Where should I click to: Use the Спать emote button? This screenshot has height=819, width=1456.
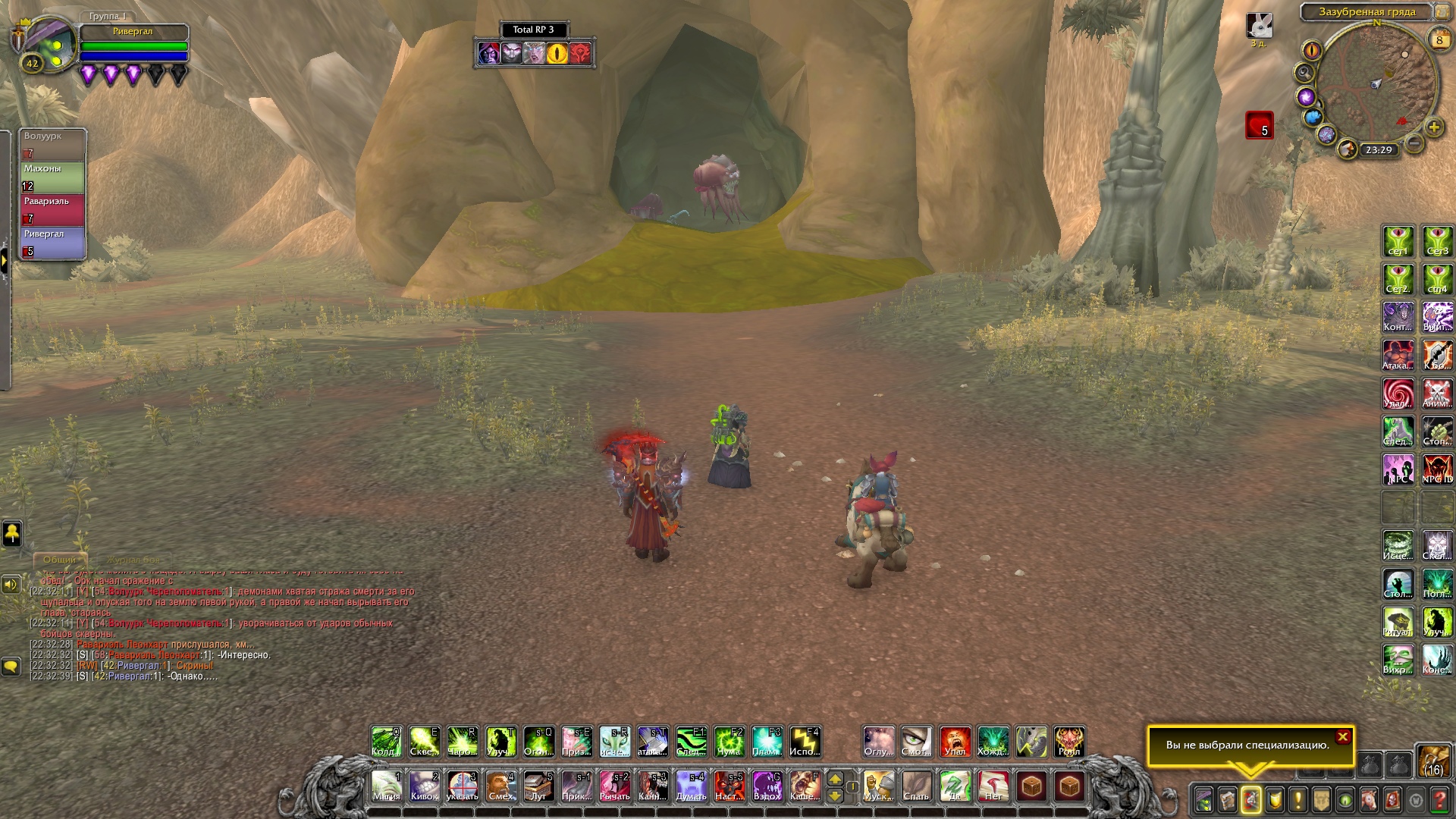pyautogui.click(x=916, y=786)
